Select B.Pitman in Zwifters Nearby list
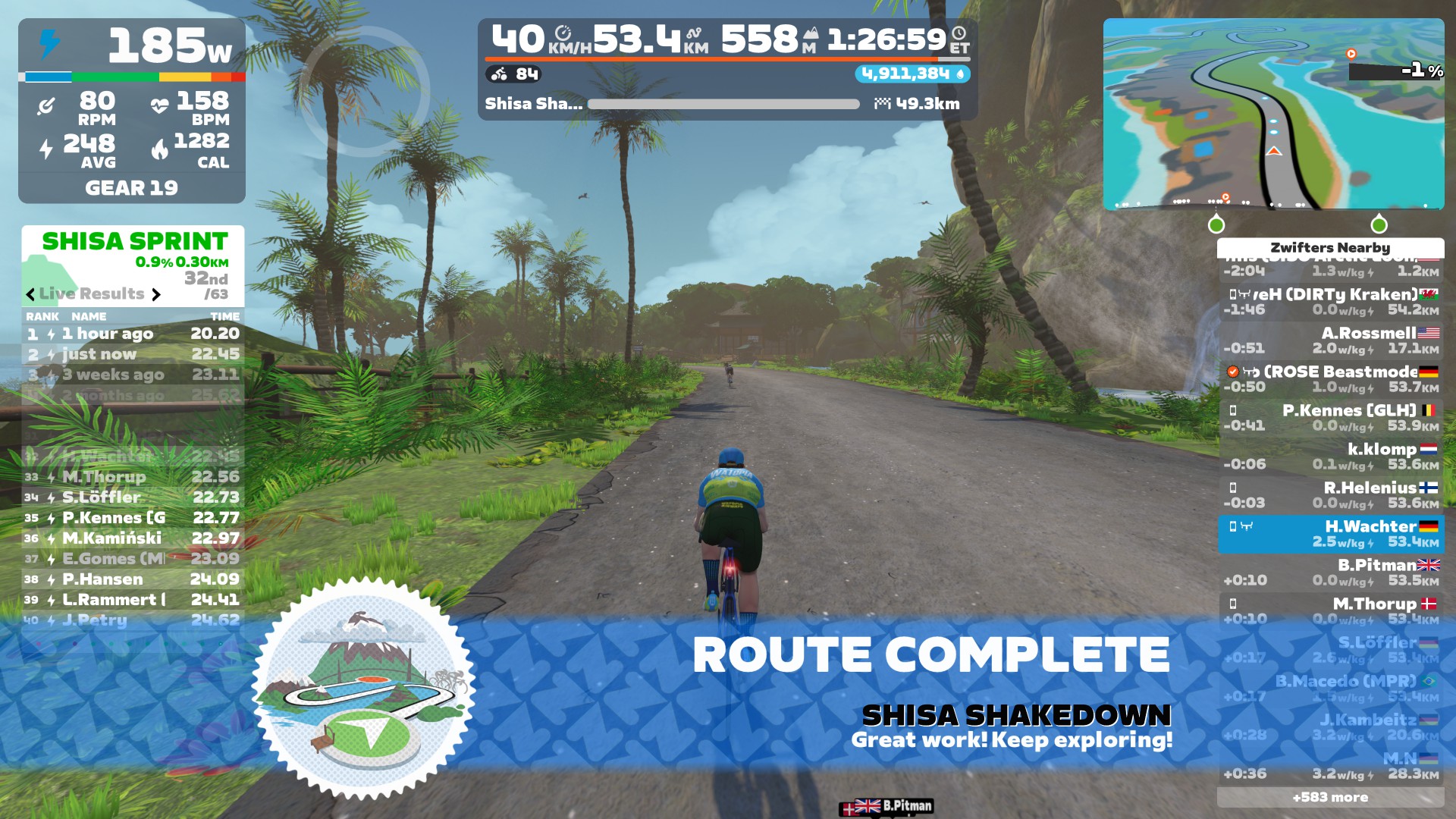The height and width of the screenshot is (819, 1456). pyautogui.click(x=1330, y=573)
